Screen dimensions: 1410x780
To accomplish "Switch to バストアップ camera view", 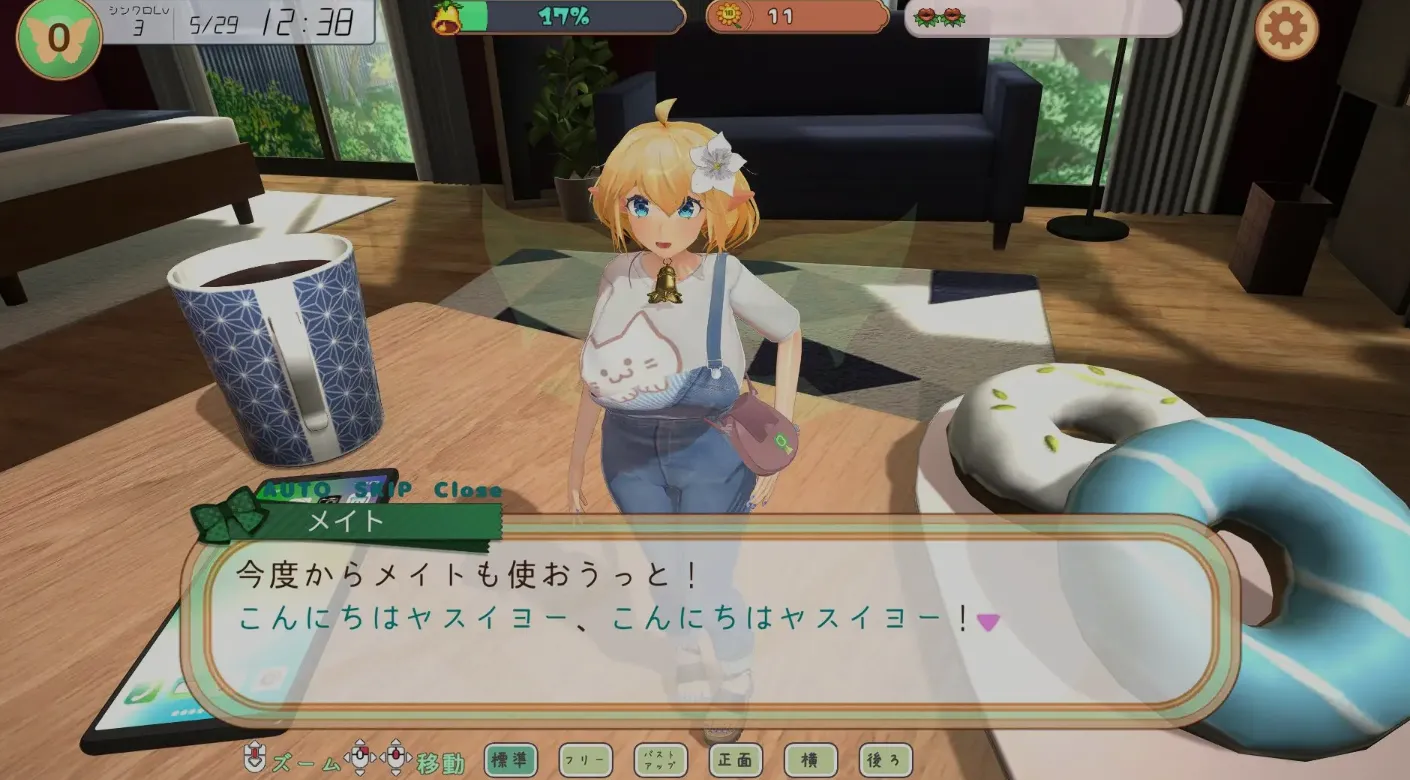I will (x=661, y=761).
